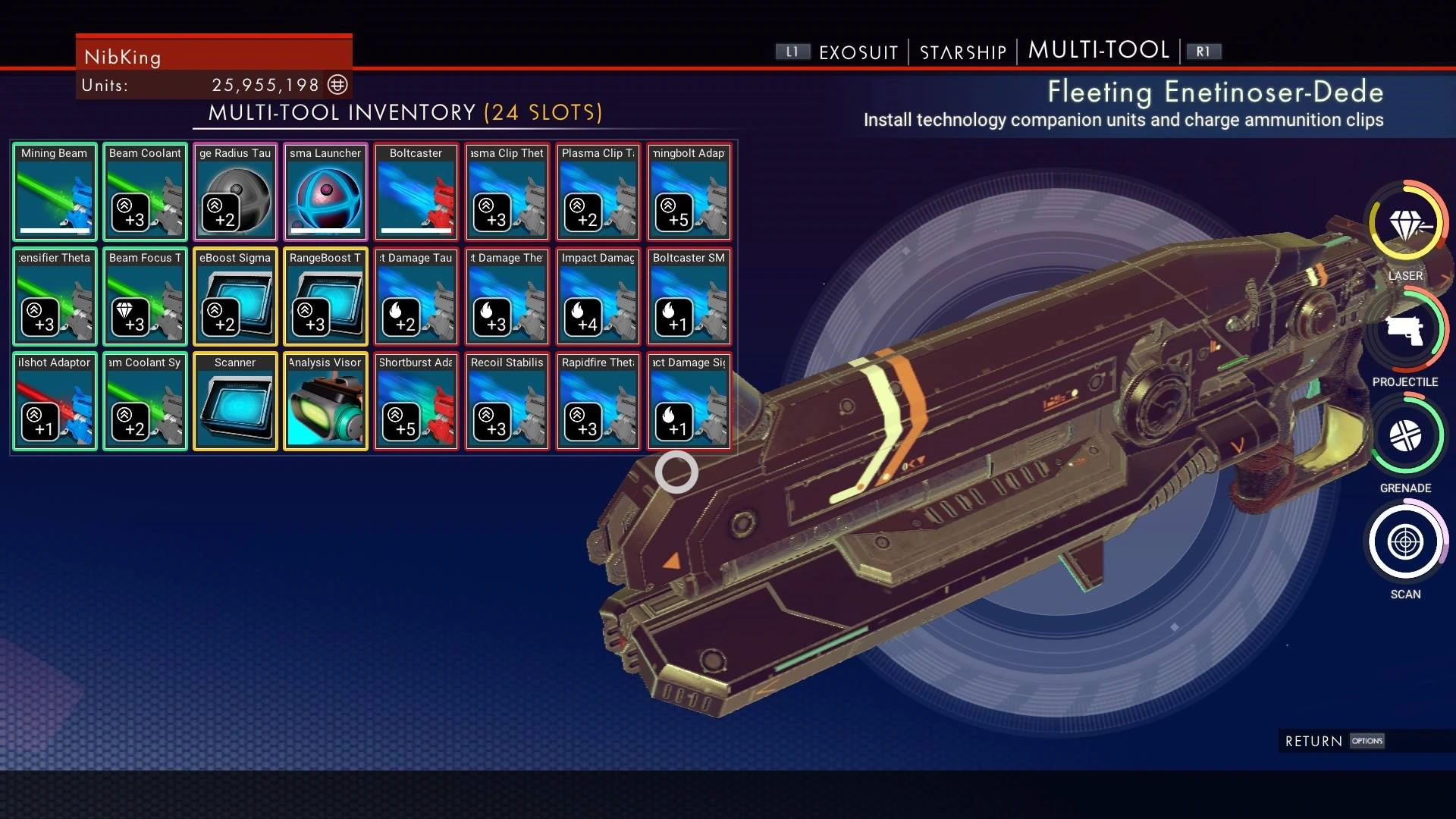Select the Analysis Visor module
This screenshot has height=819, width=1456.
point(325,401)
